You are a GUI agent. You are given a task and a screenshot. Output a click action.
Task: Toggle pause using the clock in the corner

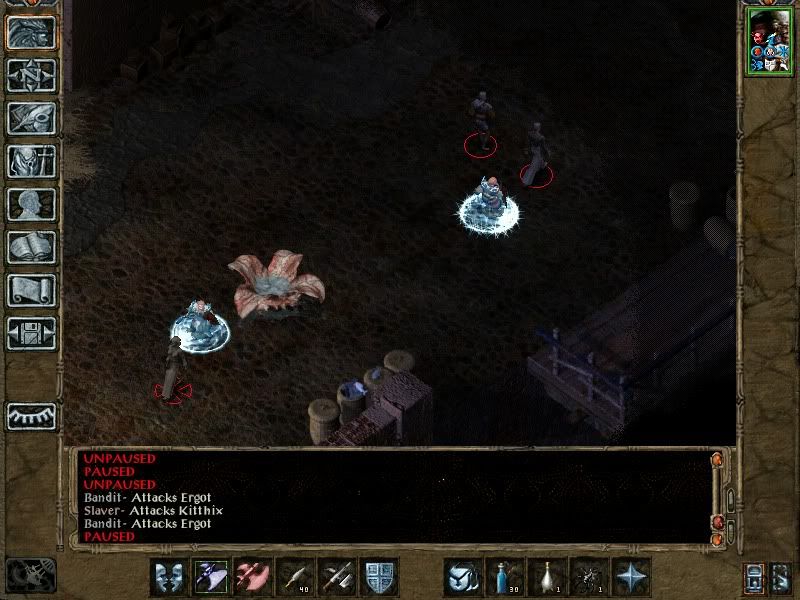pyautogui.click(x=30, y=574)
